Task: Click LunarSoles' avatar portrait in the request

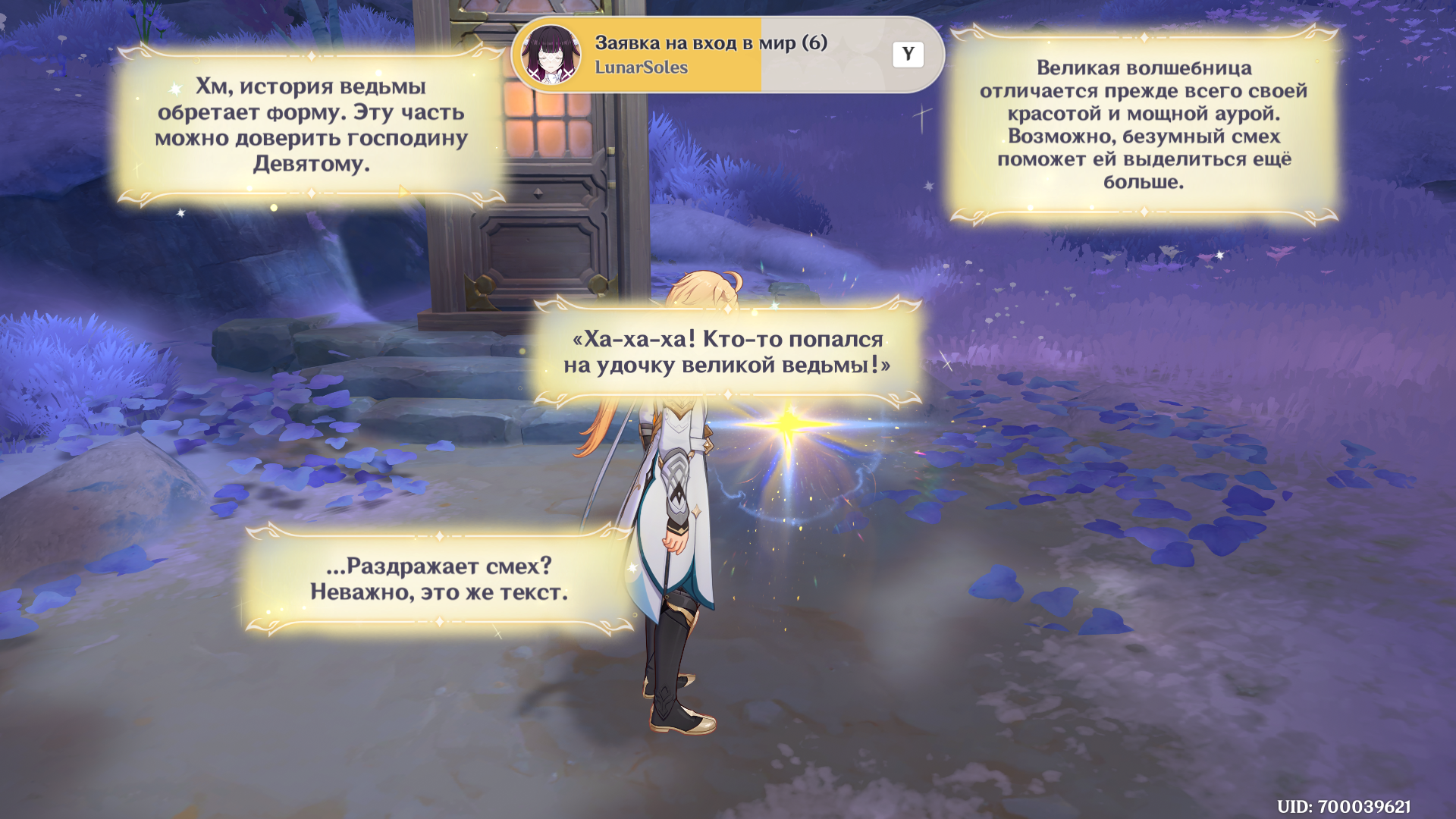Action: [551, 55]
